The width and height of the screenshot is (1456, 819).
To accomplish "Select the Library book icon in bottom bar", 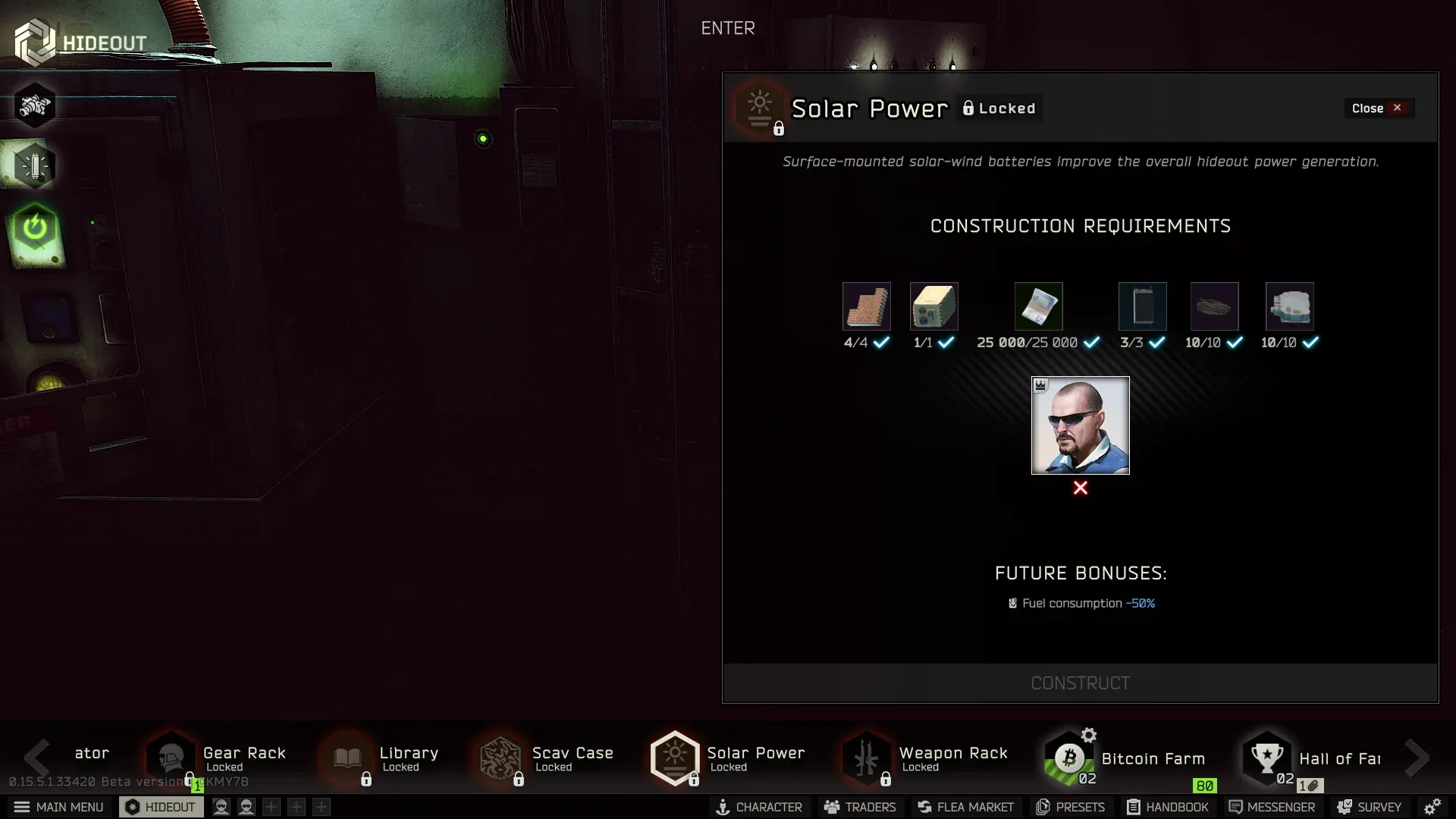I will point(348,755).
